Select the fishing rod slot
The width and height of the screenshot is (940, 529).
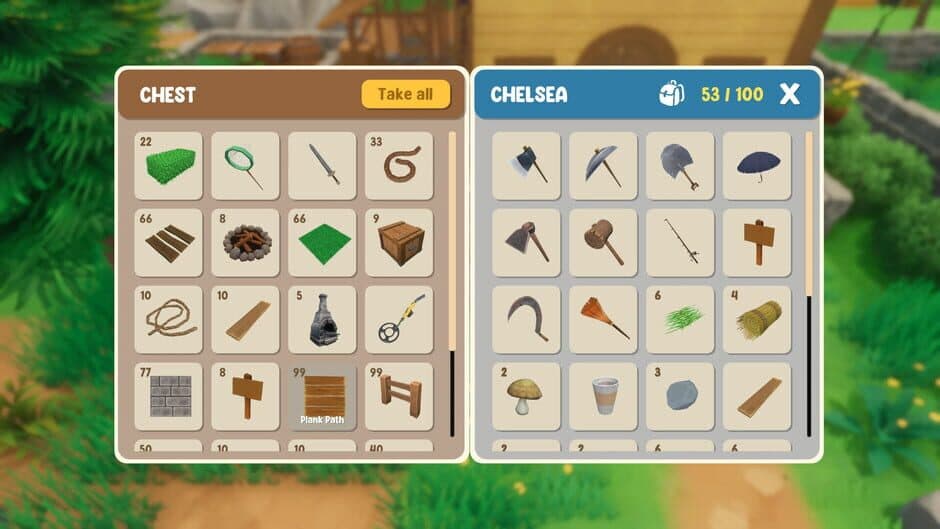tap(680, 243)
